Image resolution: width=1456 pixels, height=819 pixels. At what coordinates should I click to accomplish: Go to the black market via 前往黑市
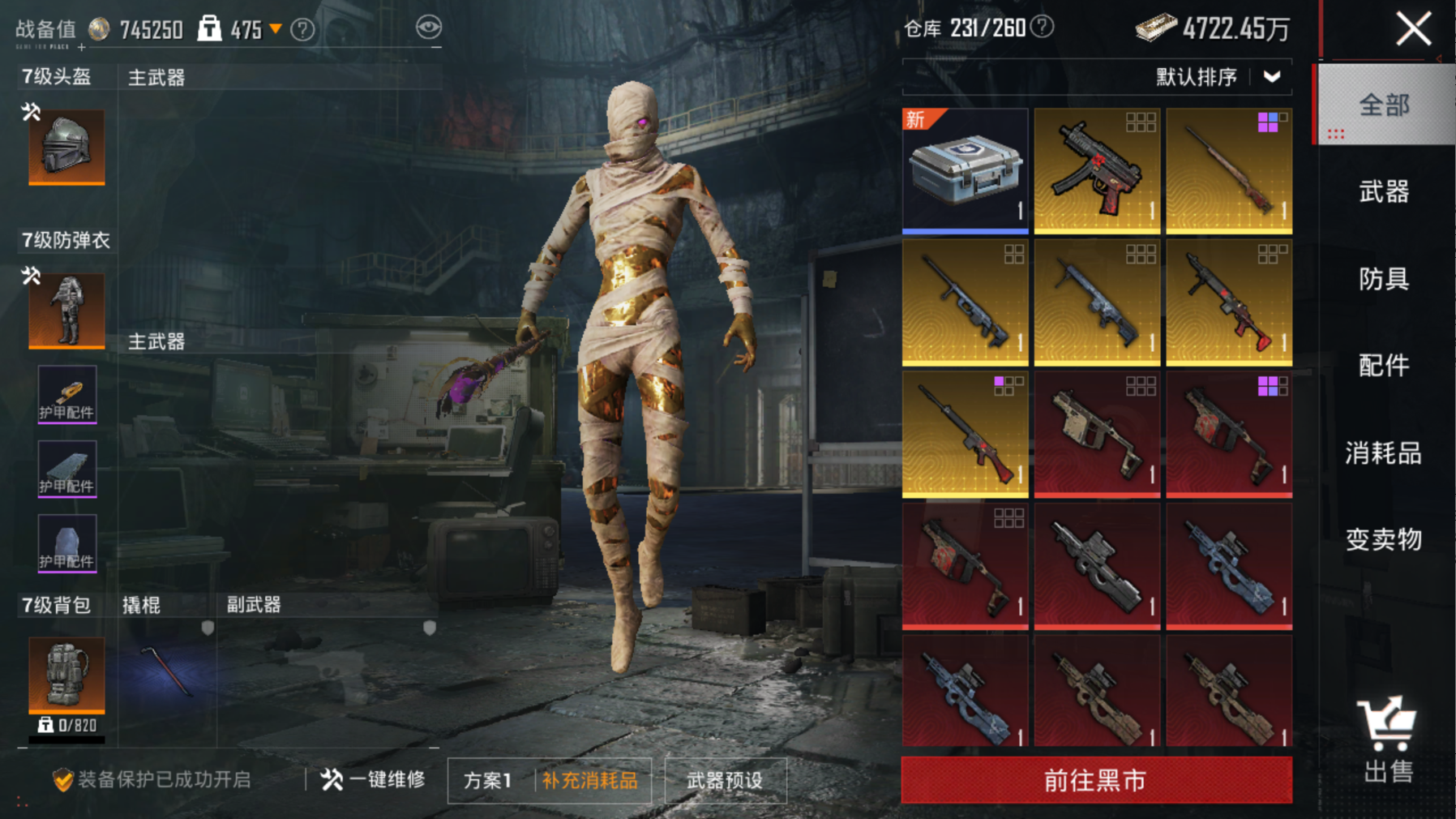tap(1096, 780)
